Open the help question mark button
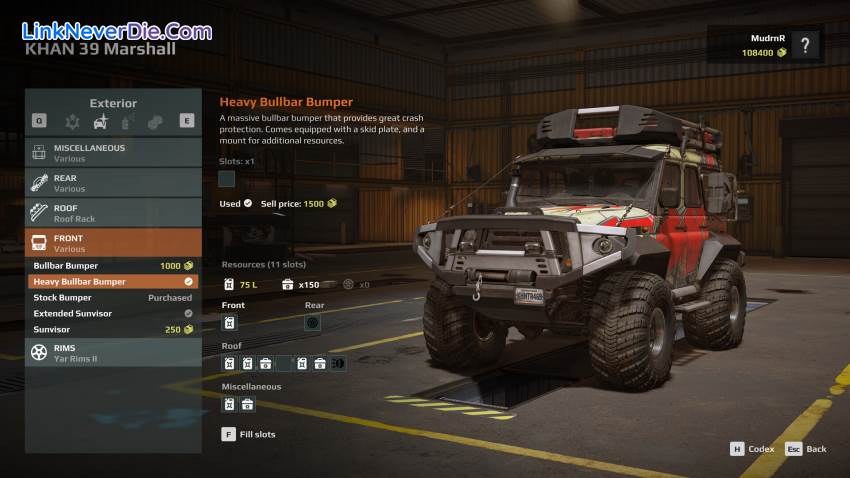This screenshot has width=850, height=478. [806, 44]
